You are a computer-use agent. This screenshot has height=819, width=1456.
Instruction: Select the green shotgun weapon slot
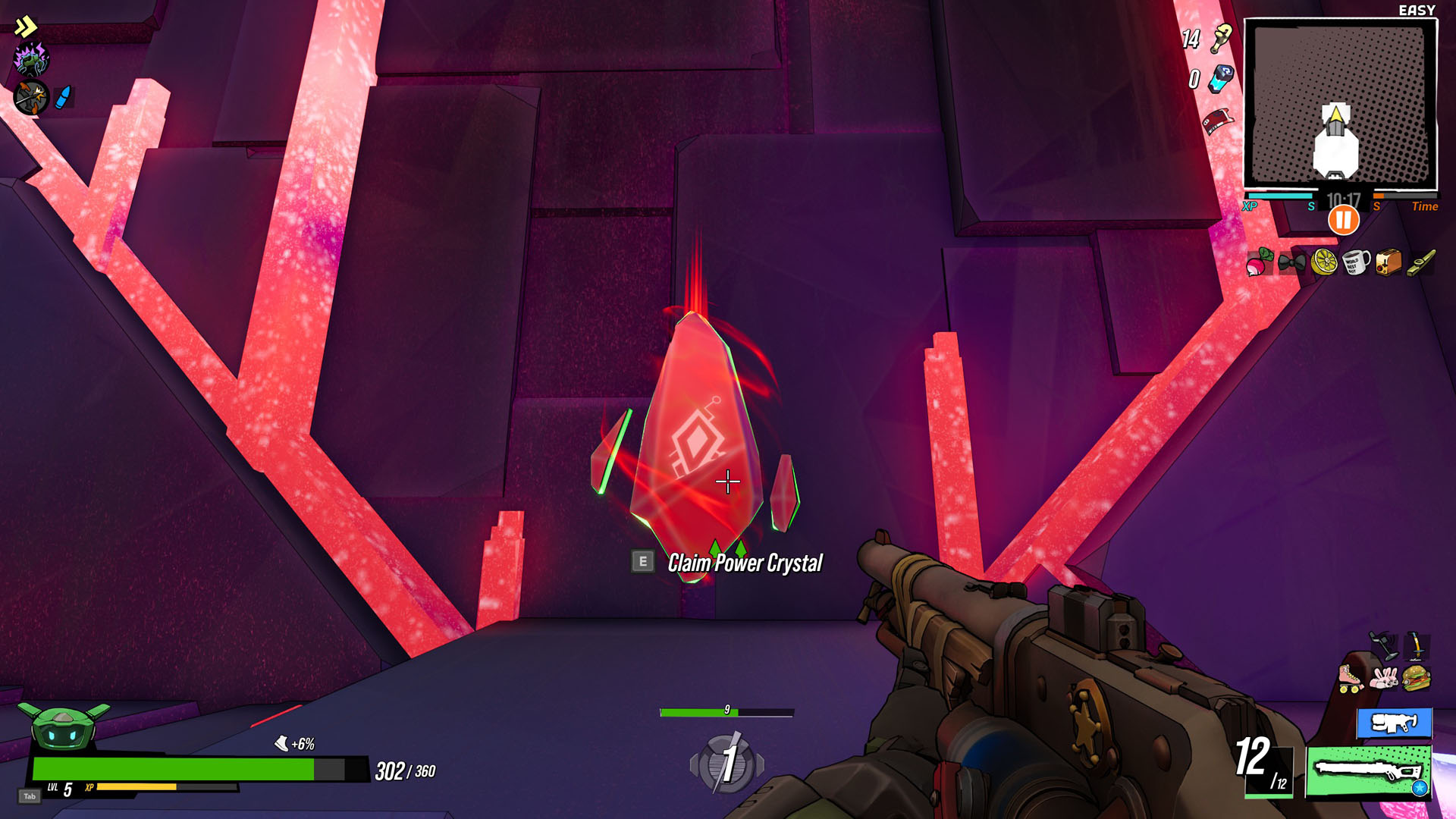point(1367,770)
